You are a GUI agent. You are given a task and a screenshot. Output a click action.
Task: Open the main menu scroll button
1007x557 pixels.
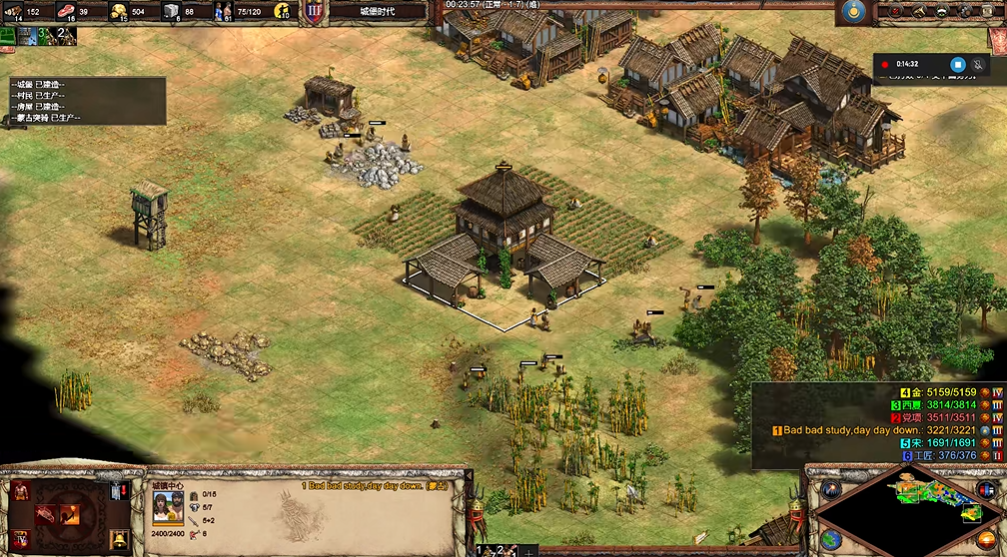[988, 11]
